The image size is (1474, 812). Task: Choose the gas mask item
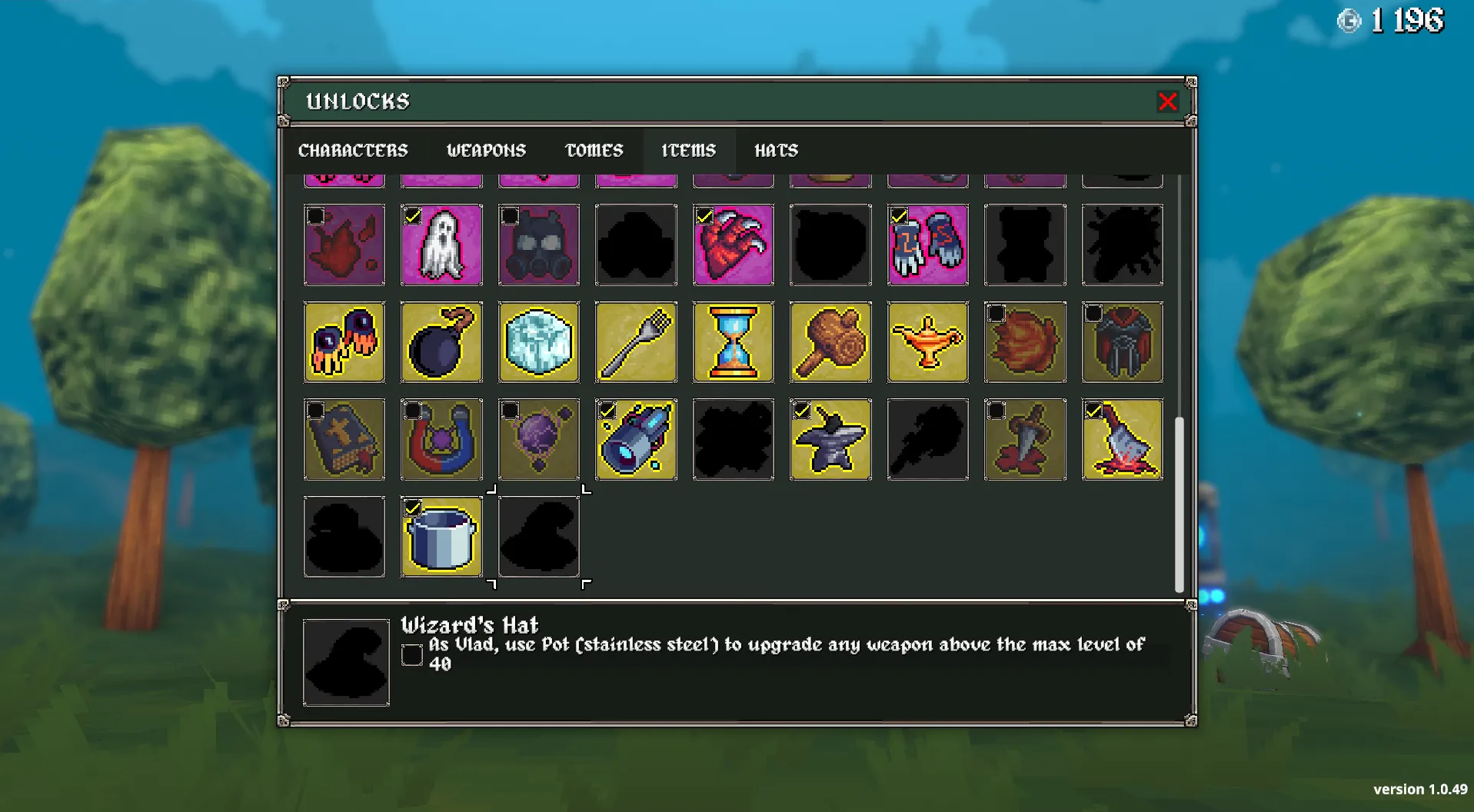tap(539, 245)
